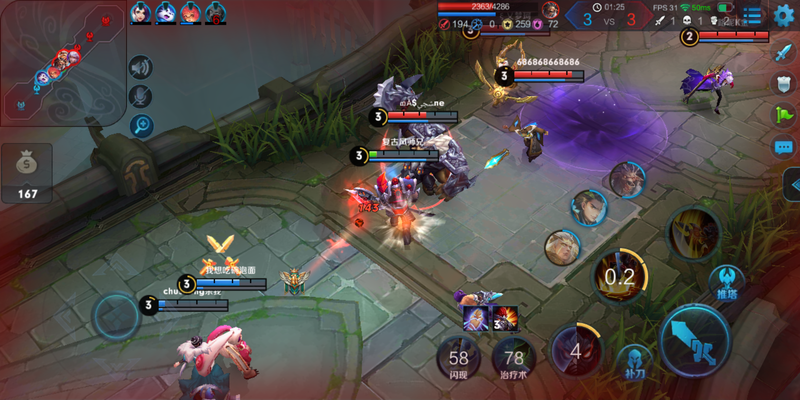Image resolution: width=800 pixels, height=400 pixels.
Task: Toggle the microphone voice chat
Action: (141, 96)
